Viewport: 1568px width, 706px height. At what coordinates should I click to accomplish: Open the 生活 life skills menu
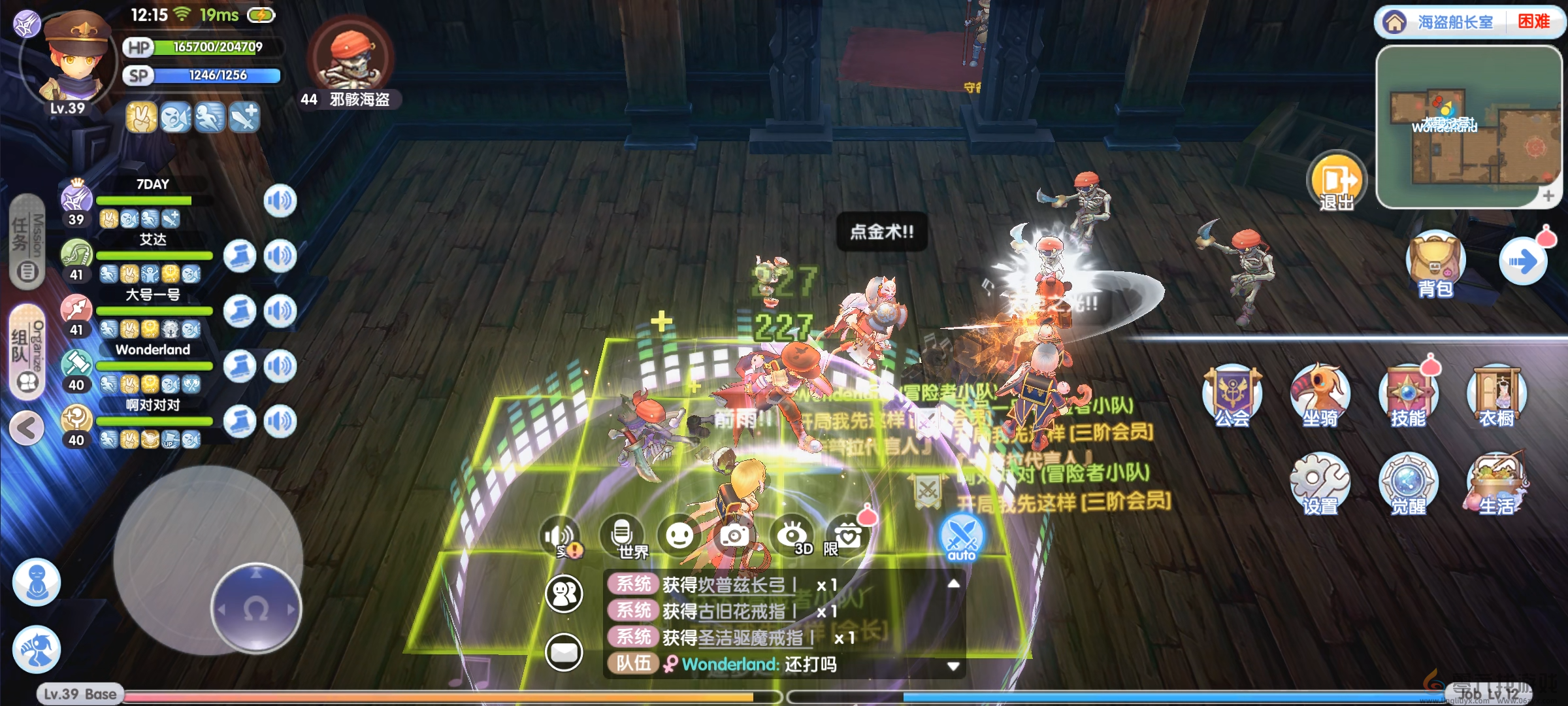(x=1496, y=484)
